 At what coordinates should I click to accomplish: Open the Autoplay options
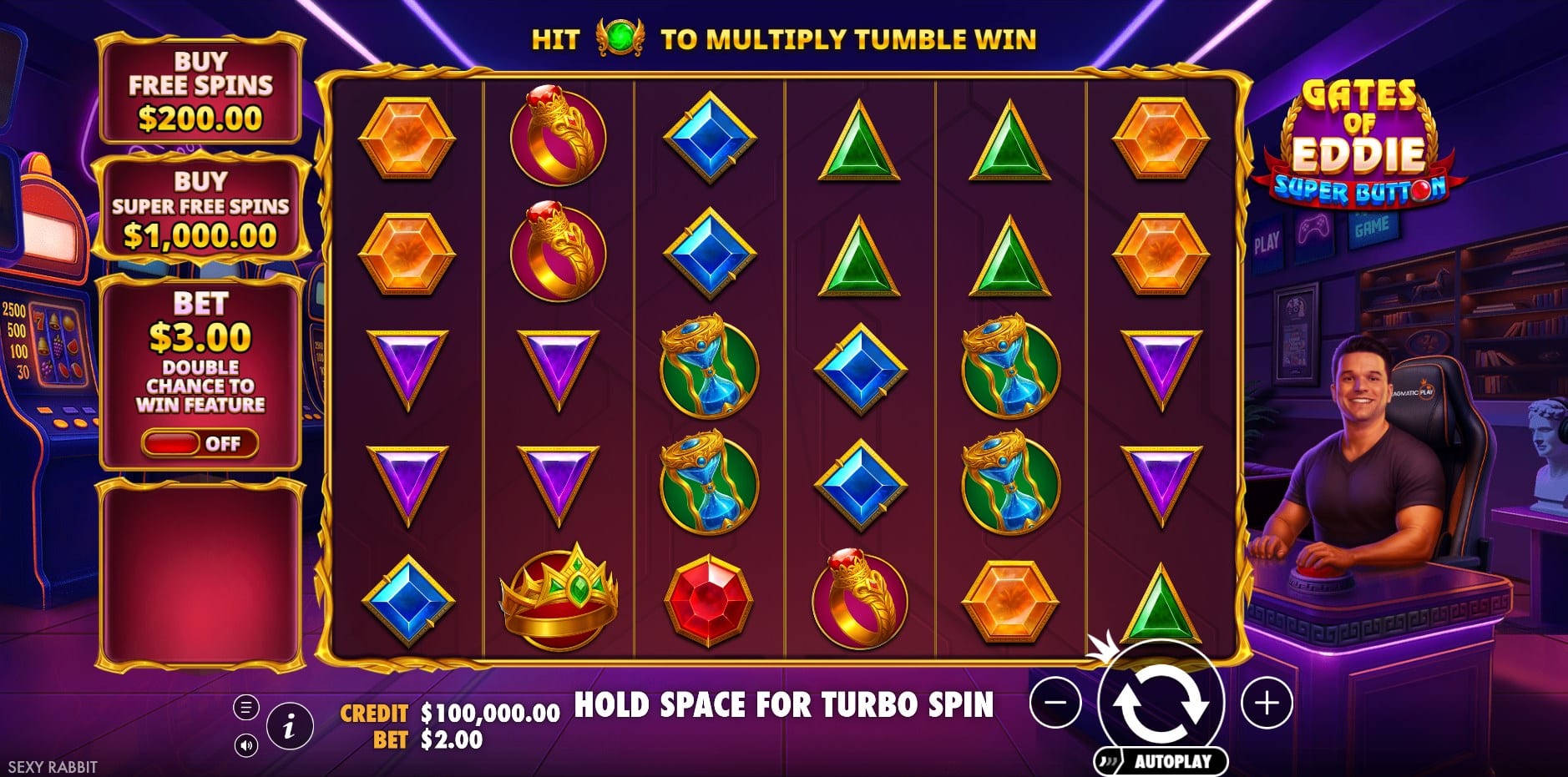[x=1161, y=761]
